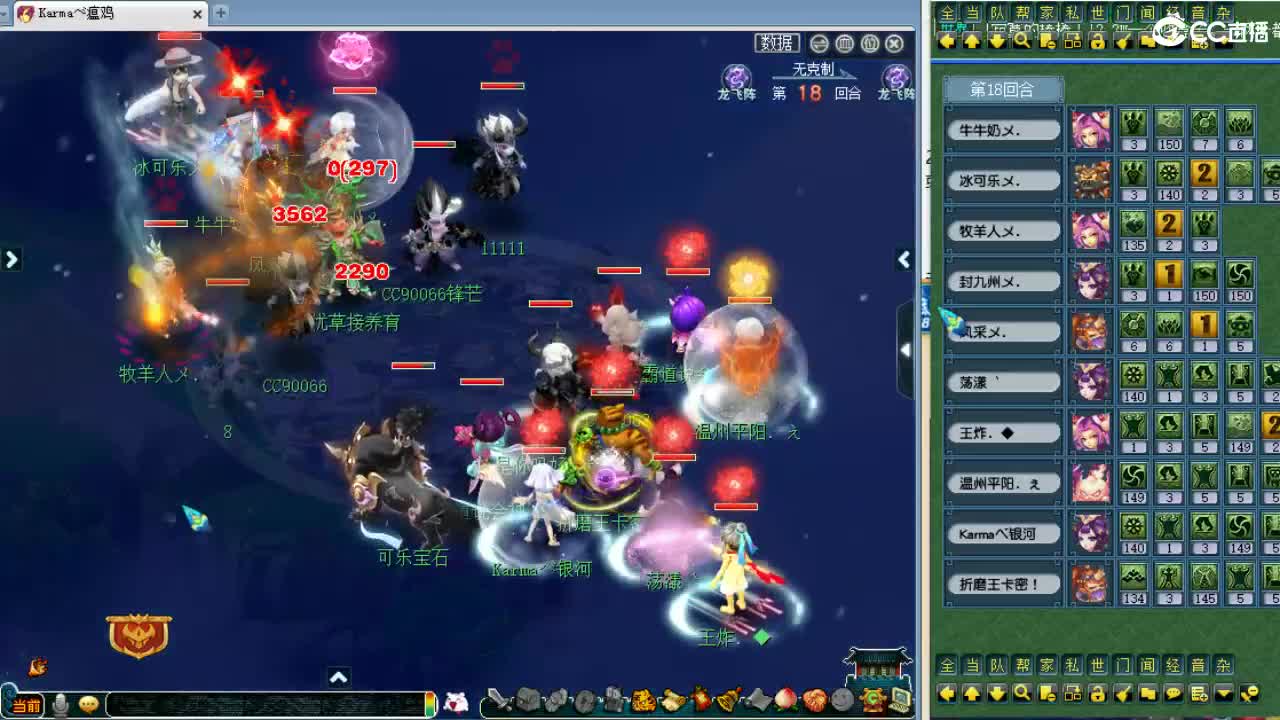The image size is (1280, 720).
Task: Click the 龙飞阵 formation icon beside the round counter
Action: pos(737,78)
